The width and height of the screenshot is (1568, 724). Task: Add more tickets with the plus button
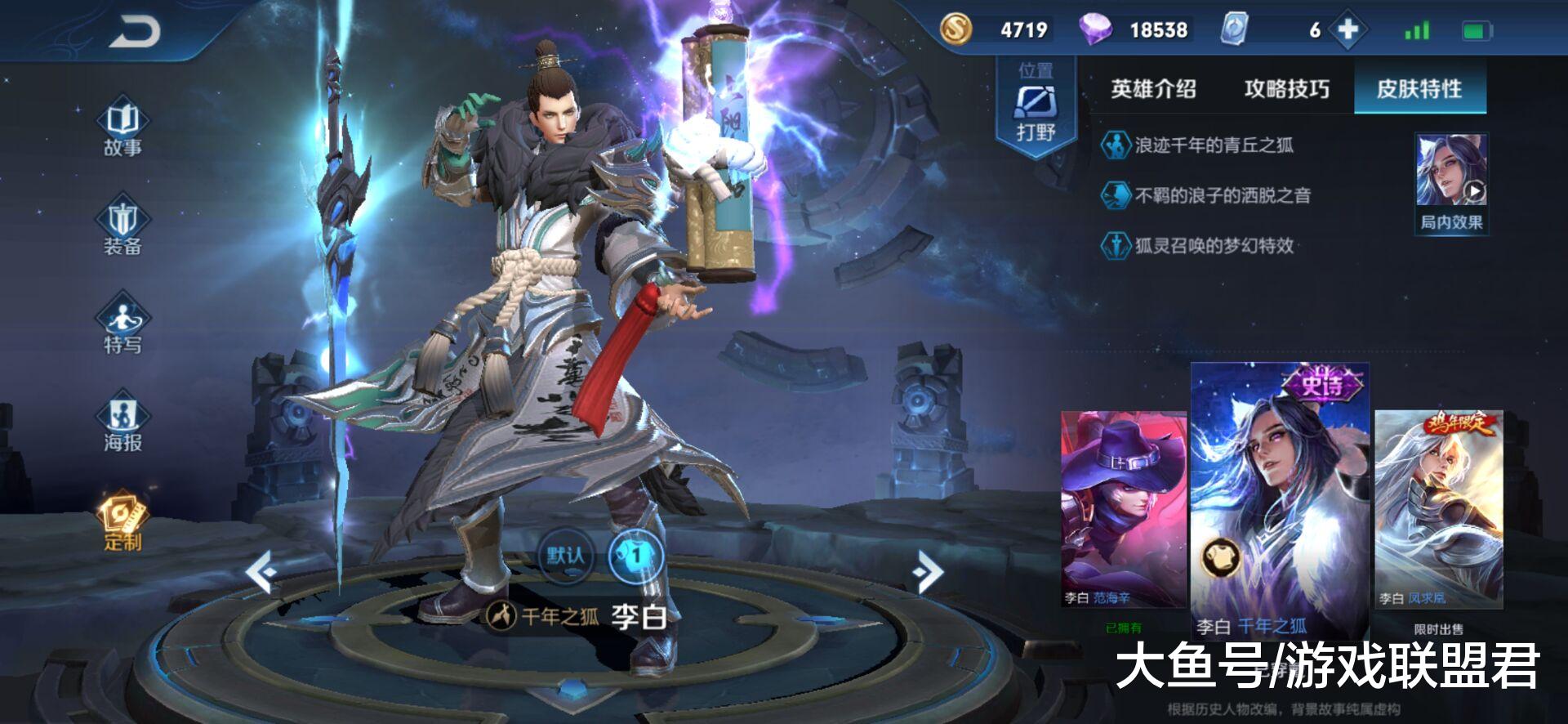1347,30
